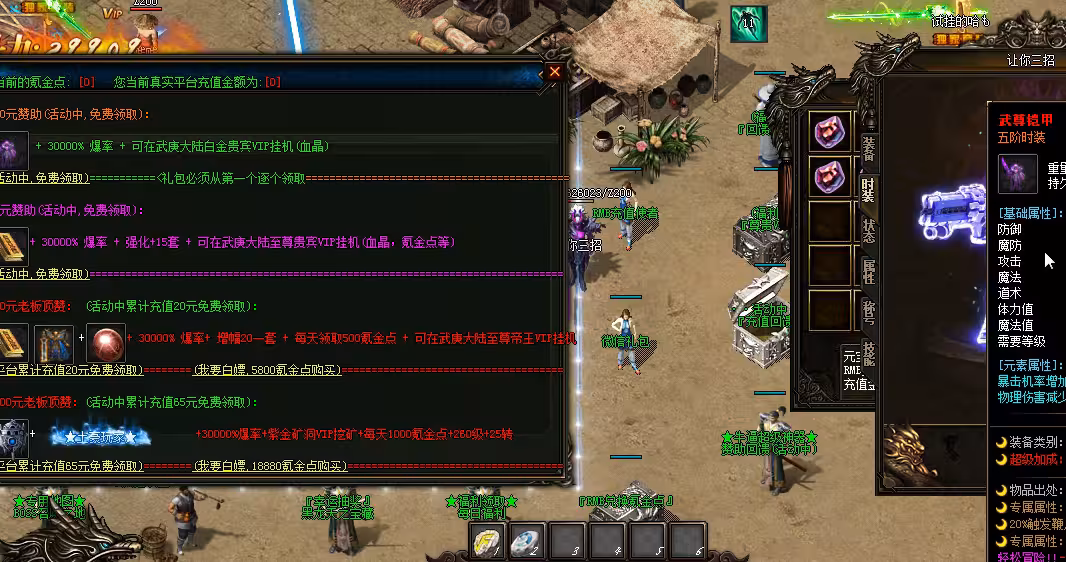This screenshot has width=1066, height=562.
Task: Select the top red gem fashion slot
Action: (829, 132)
